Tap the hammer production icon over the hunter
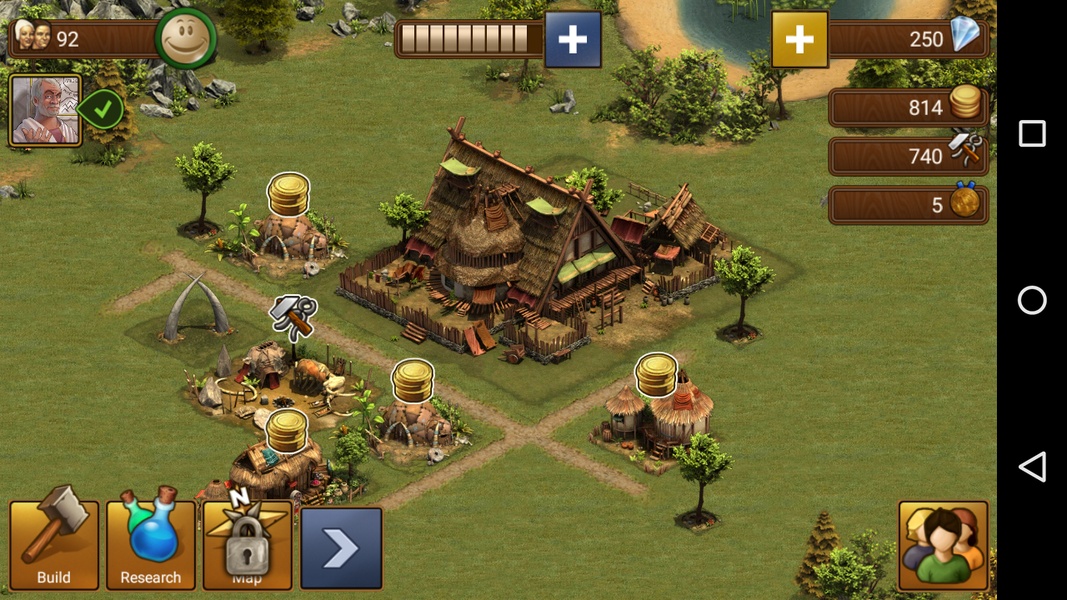 point(292,317)
